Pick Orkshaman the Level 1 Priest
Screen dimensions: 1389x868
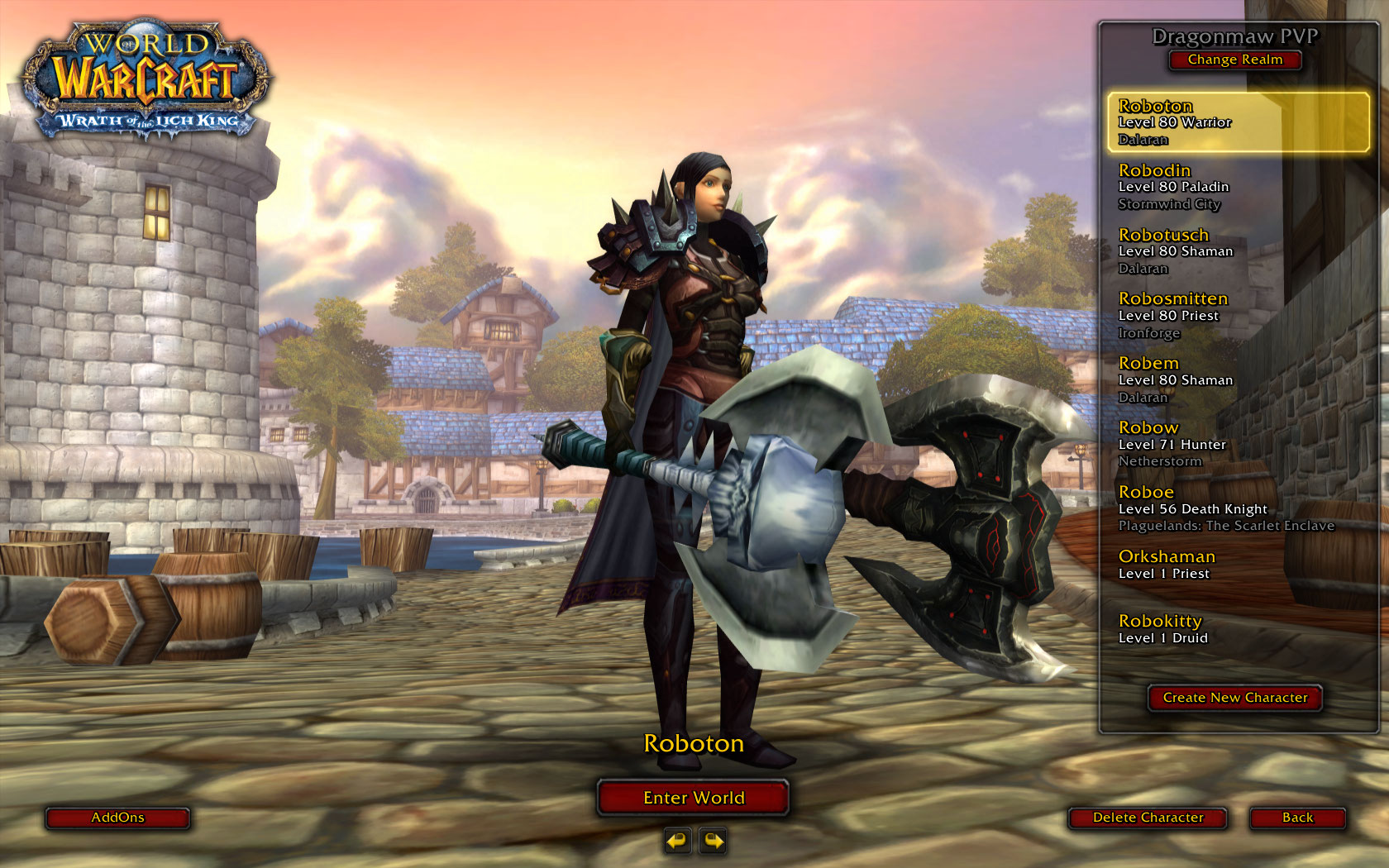pyautogui.click(x=1238, y=565)
